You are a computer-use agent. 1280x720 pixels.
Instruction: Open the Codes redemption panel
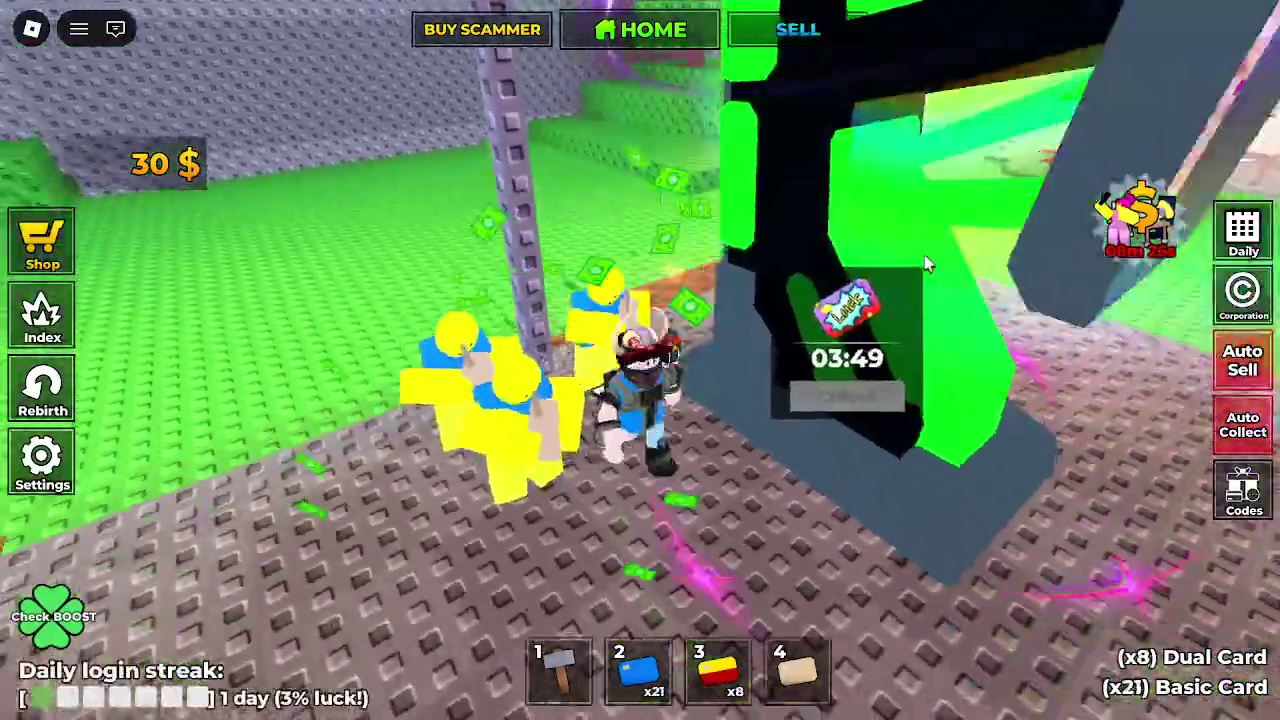[1243, 490]
